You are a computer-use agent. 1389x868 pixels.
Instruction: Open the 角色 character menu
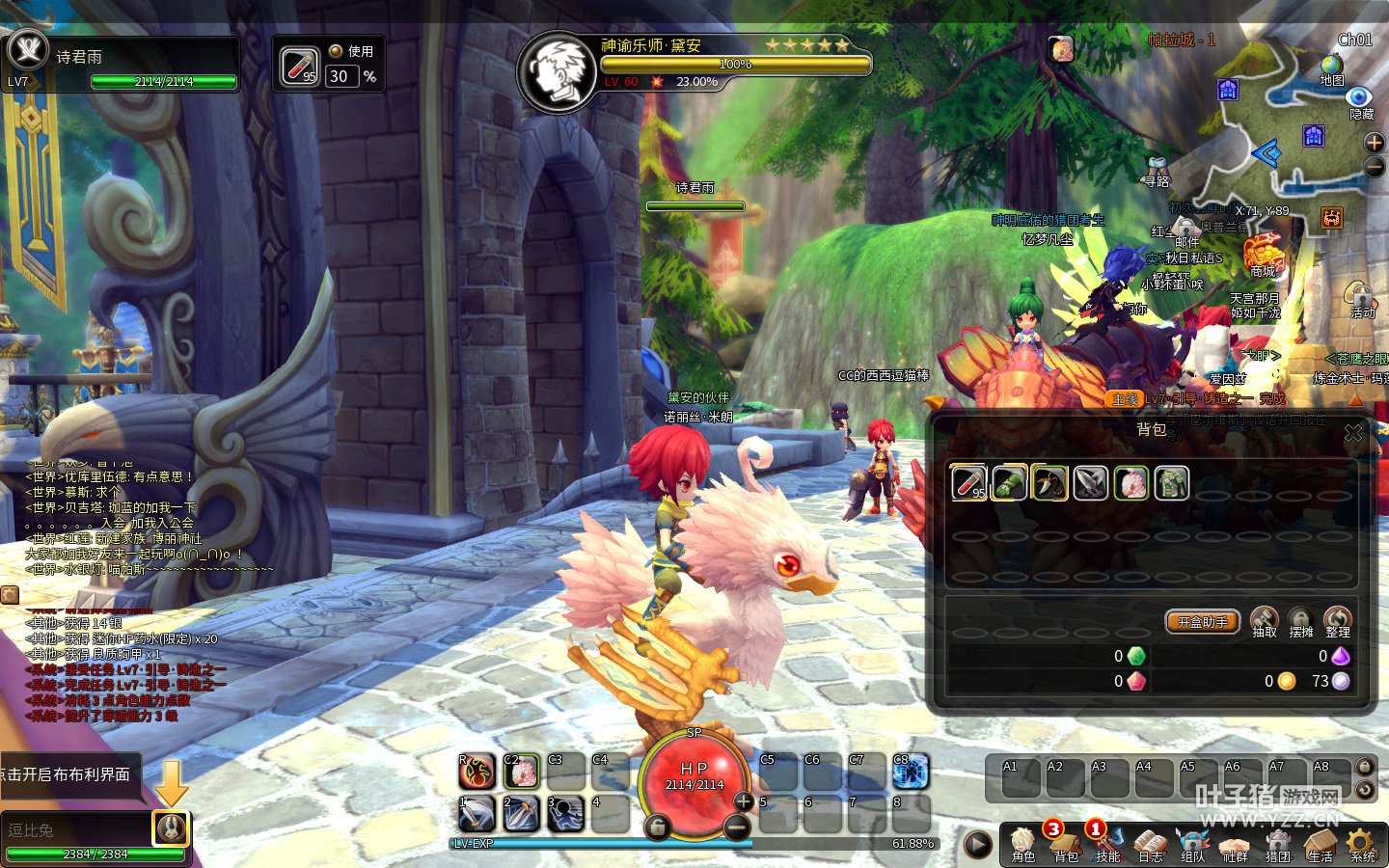coord(1023,844)
